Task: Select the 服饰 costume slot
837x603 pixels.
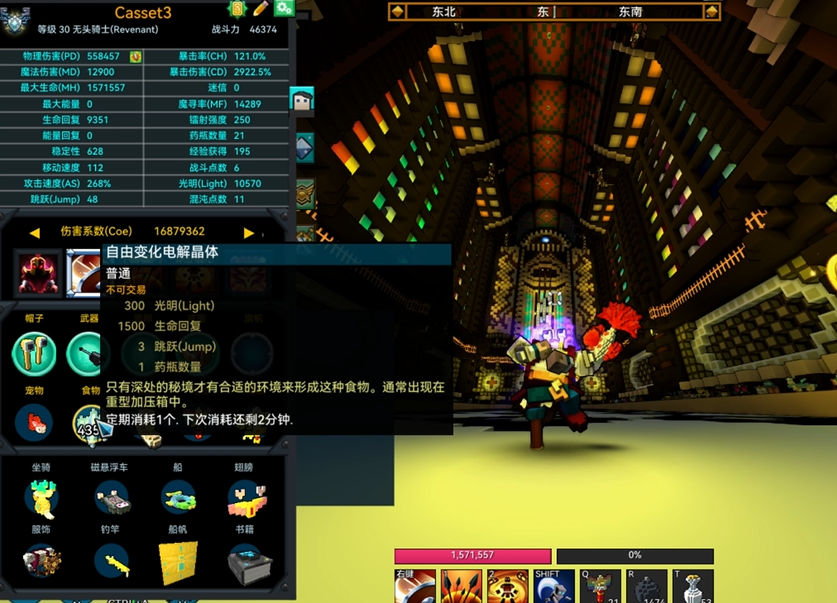Action: click(41, 562)
